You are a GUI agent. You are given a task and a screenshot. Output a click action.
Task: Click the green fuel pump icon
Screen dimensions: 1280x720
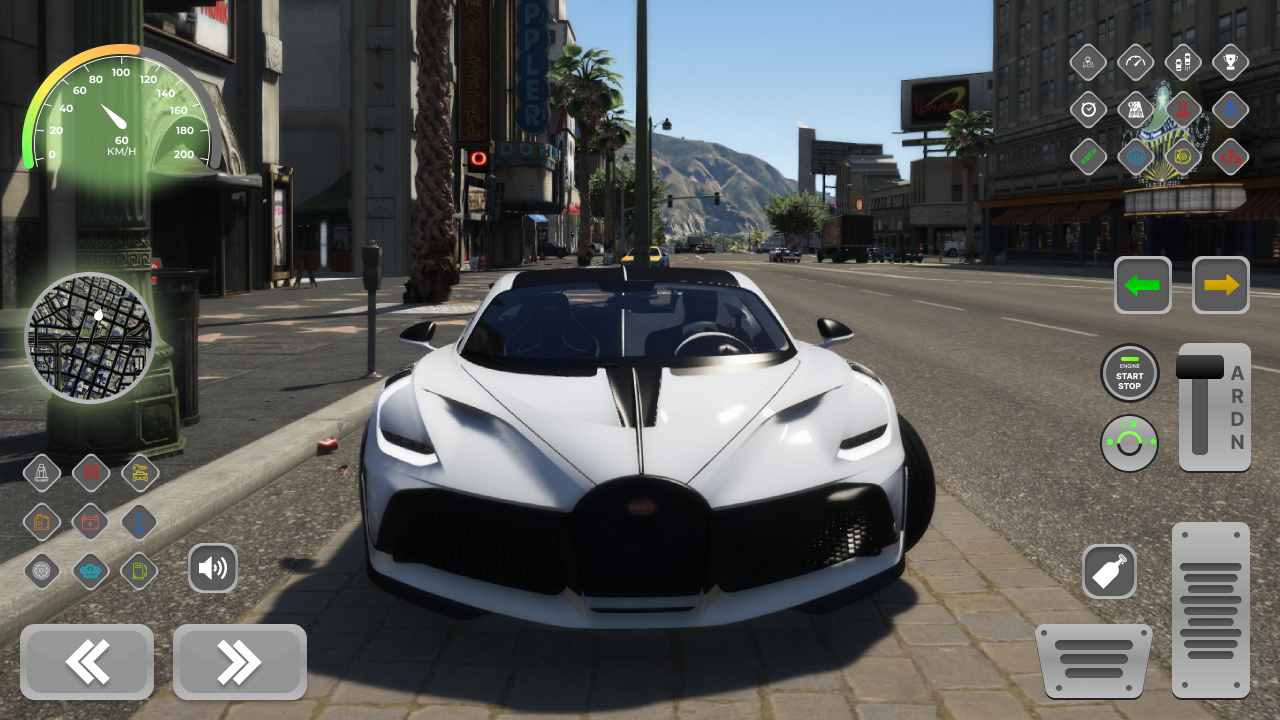click(x=139, y=570)
